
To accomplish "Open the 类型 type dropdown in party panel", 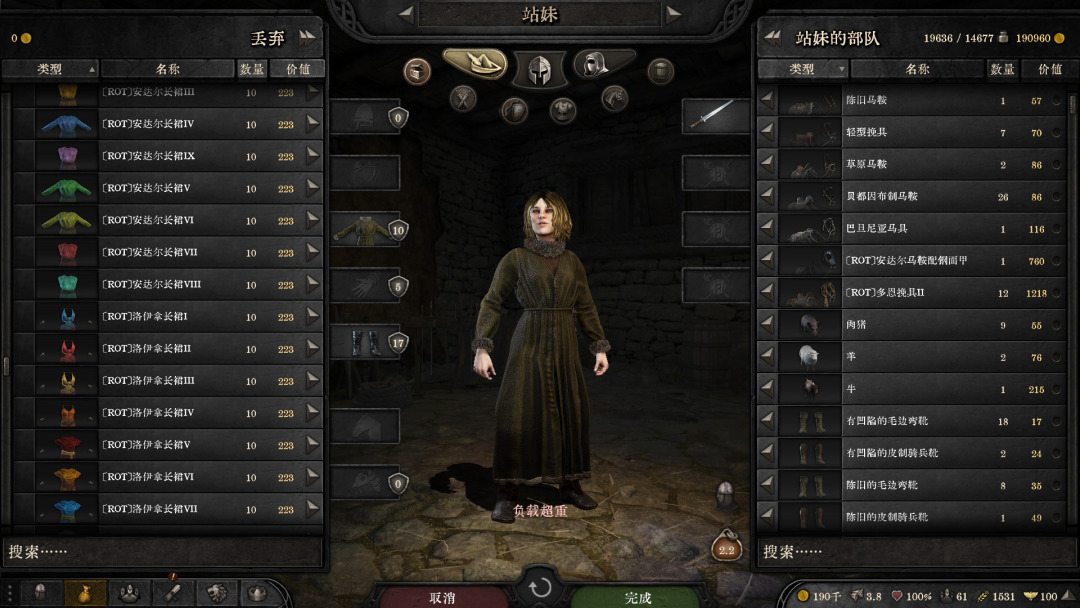I will point(803,69).
